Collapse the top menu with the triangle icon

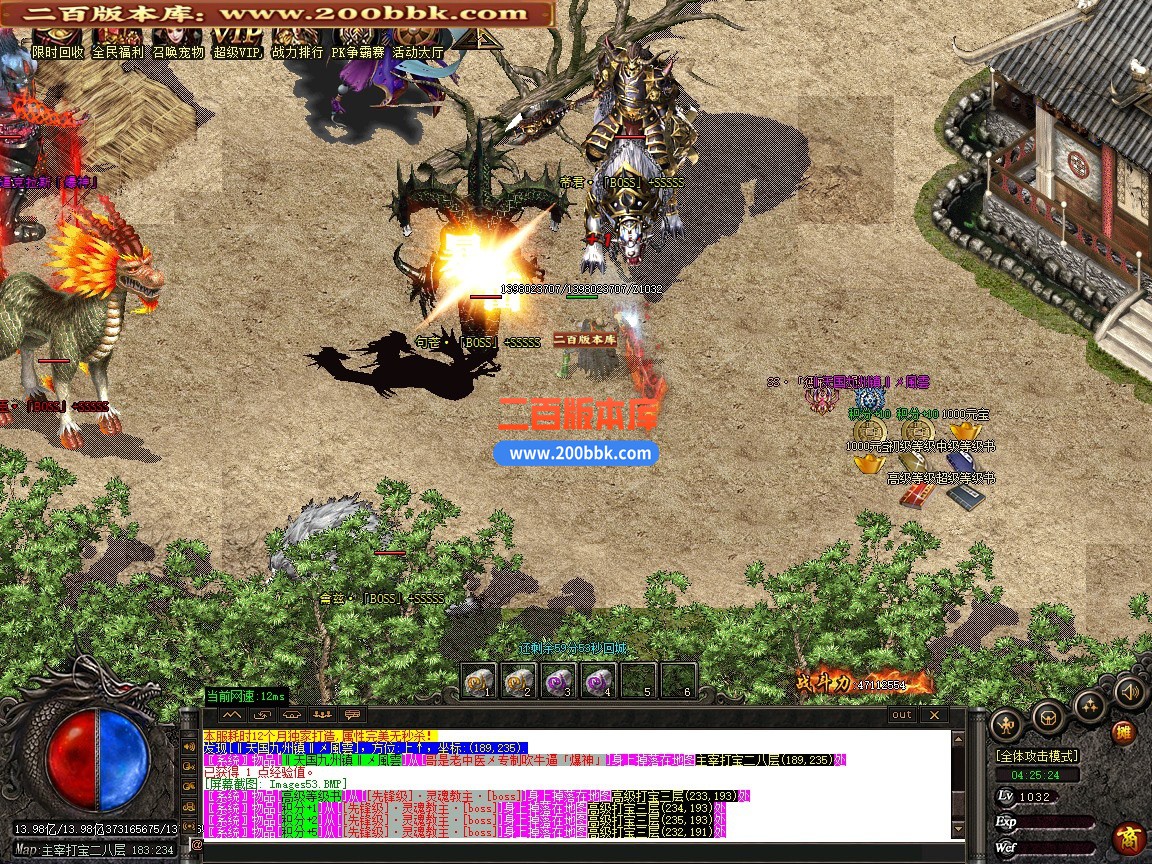click(x=478, y=38)
